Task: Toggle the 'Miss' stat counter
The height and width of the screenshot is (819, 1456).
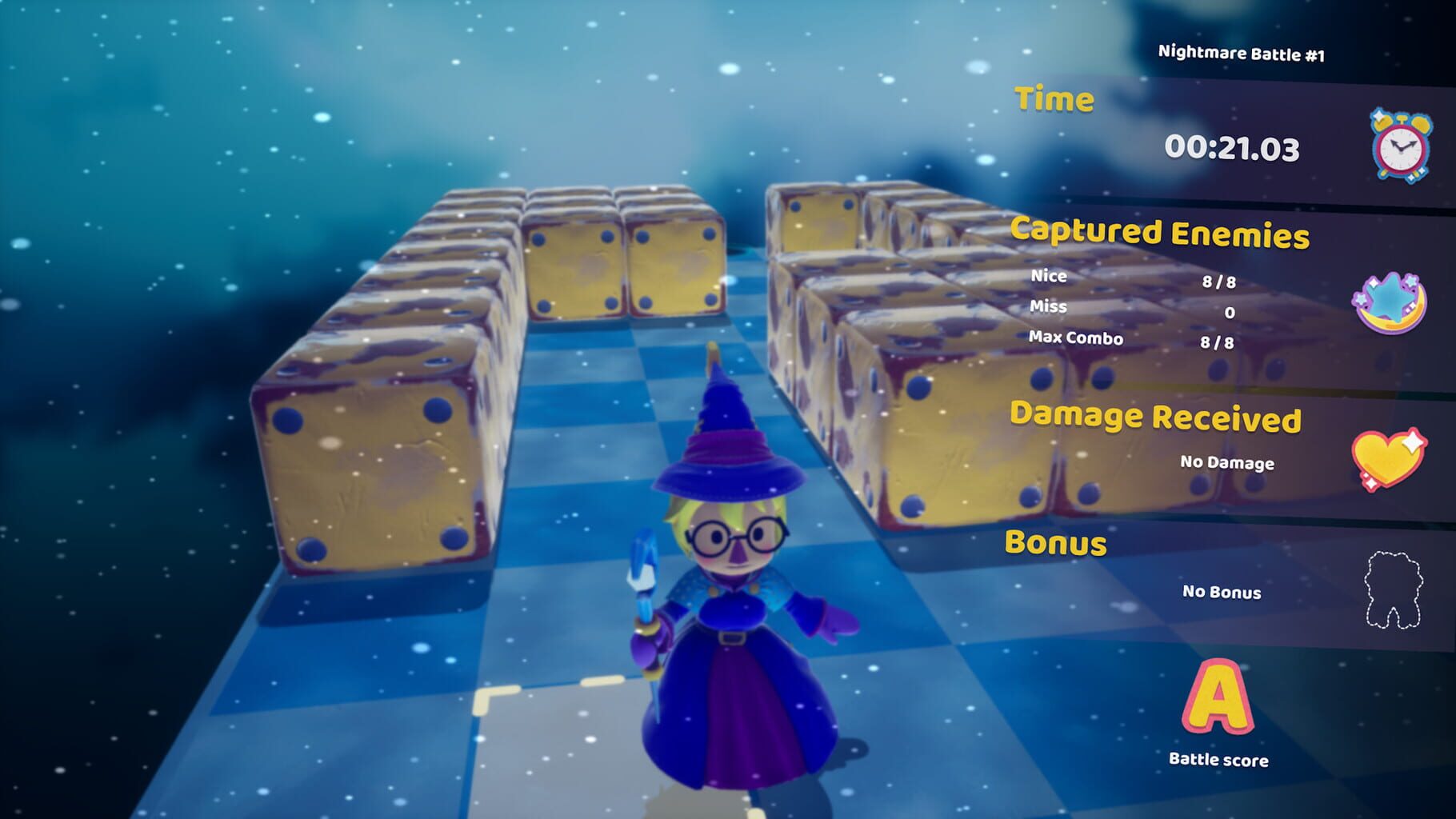Action: click(1049, 306)
